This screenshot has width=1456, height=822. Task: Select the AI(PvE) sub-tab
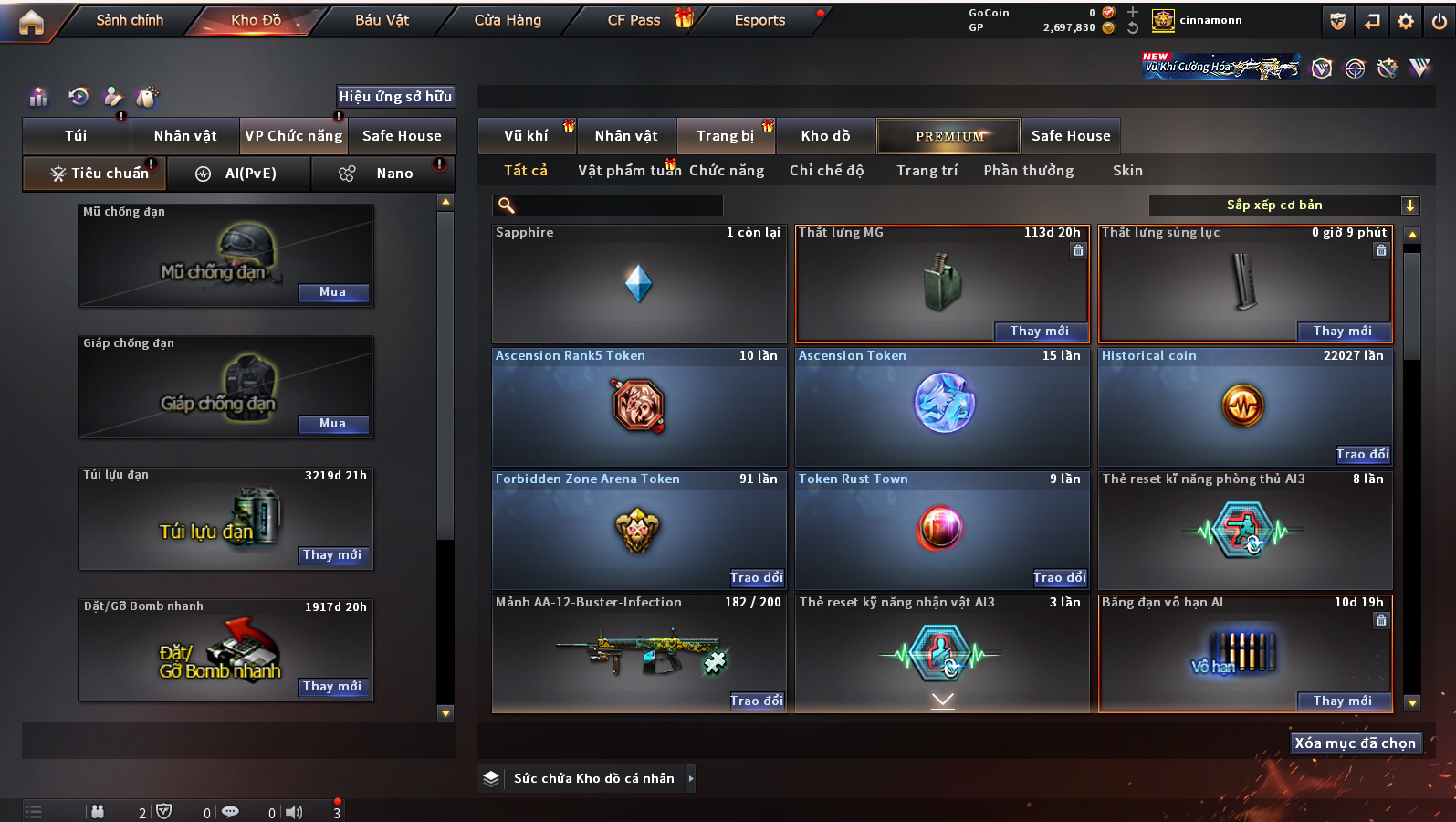tap(237, 174)
